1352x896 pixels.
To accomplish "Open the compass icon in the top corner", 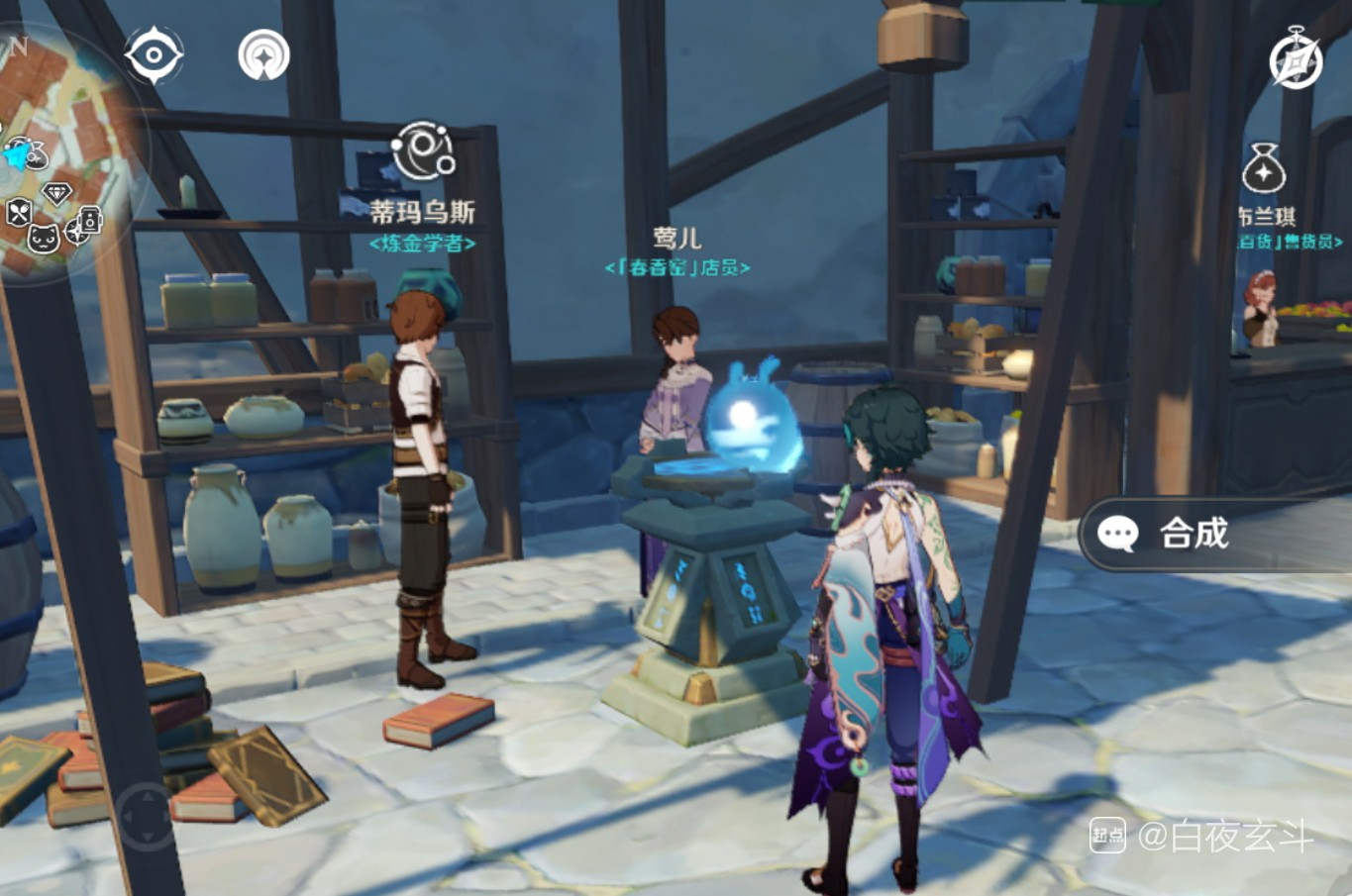I will pyautogui.click(x=1296, y=58).
